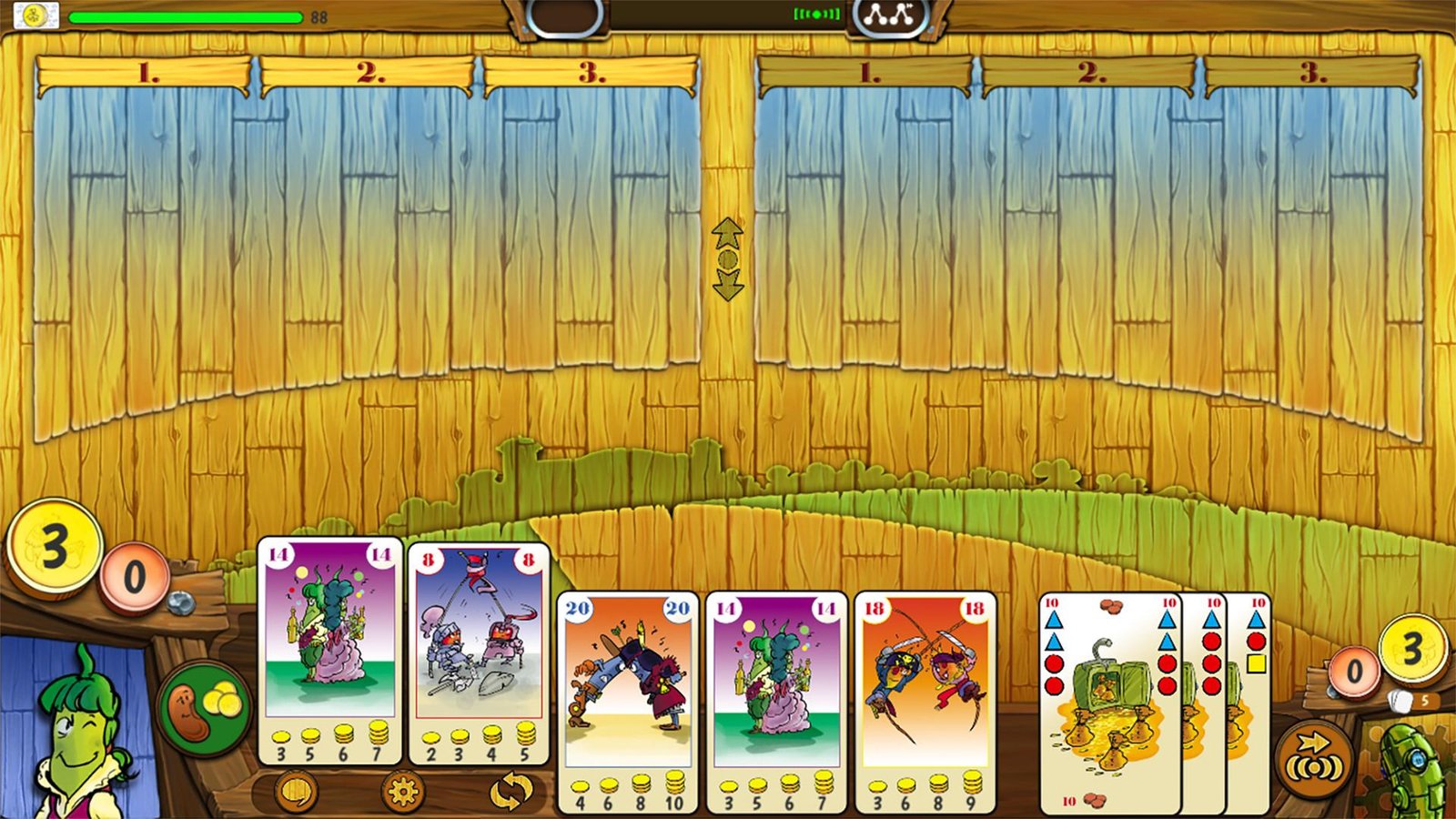Click the small gray pebble near the coins
Screen dimensions: 1456x819
(x=183, y=602)
